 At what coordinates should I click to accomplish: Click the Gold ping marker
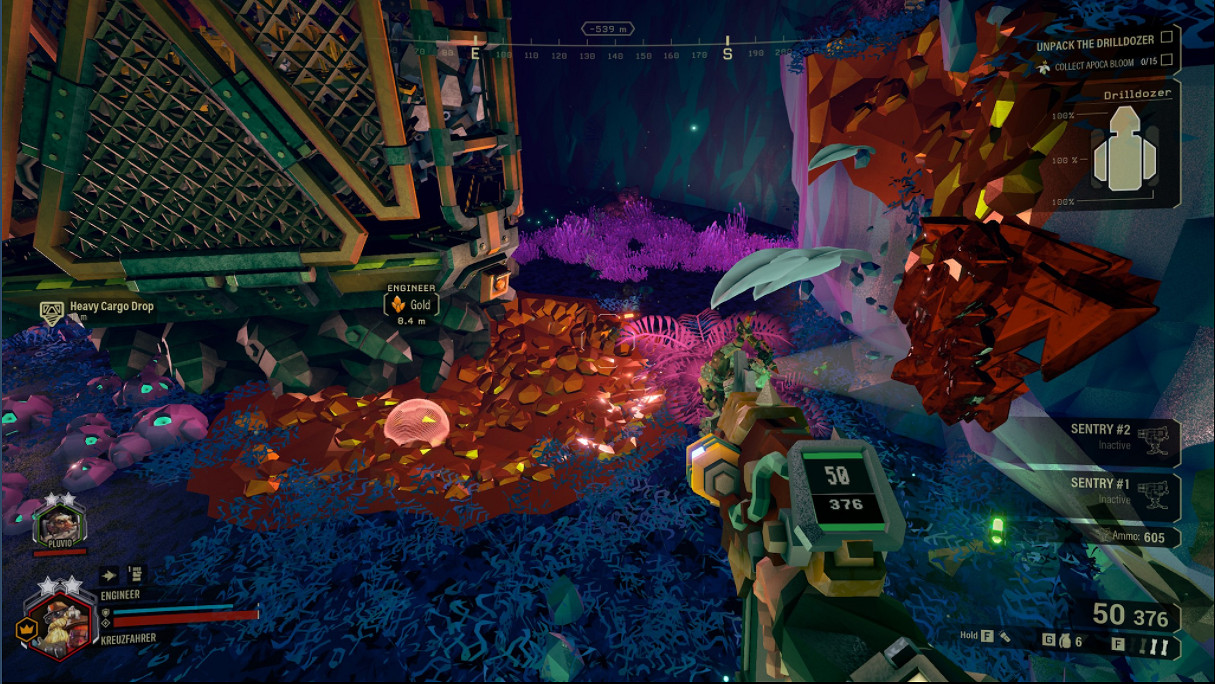pos(411,304)
